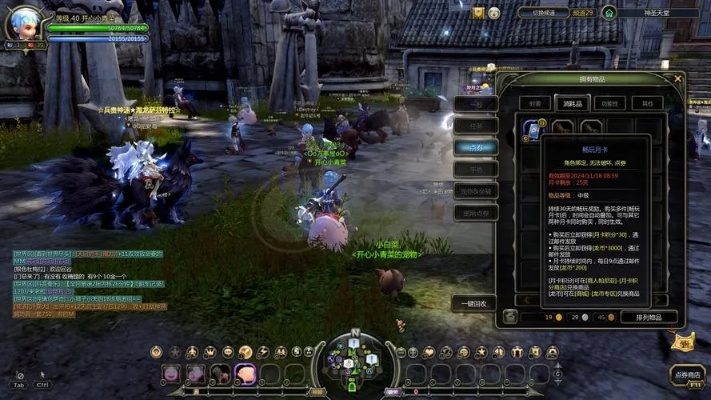Open the golden cat icon above shop
Viewport: 711px width, 400px height.
[x=683, y=342]
